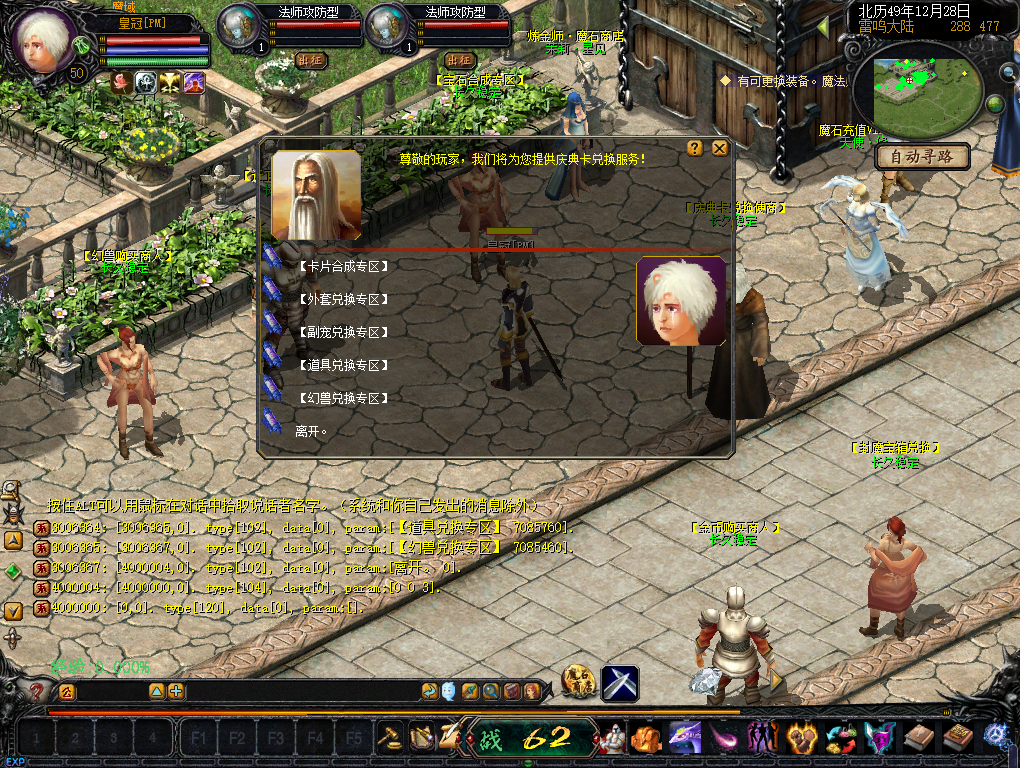This screenshot has width=1020, height=768.
Task: Open the dialogue window's question-mark help
Action: 695,148
